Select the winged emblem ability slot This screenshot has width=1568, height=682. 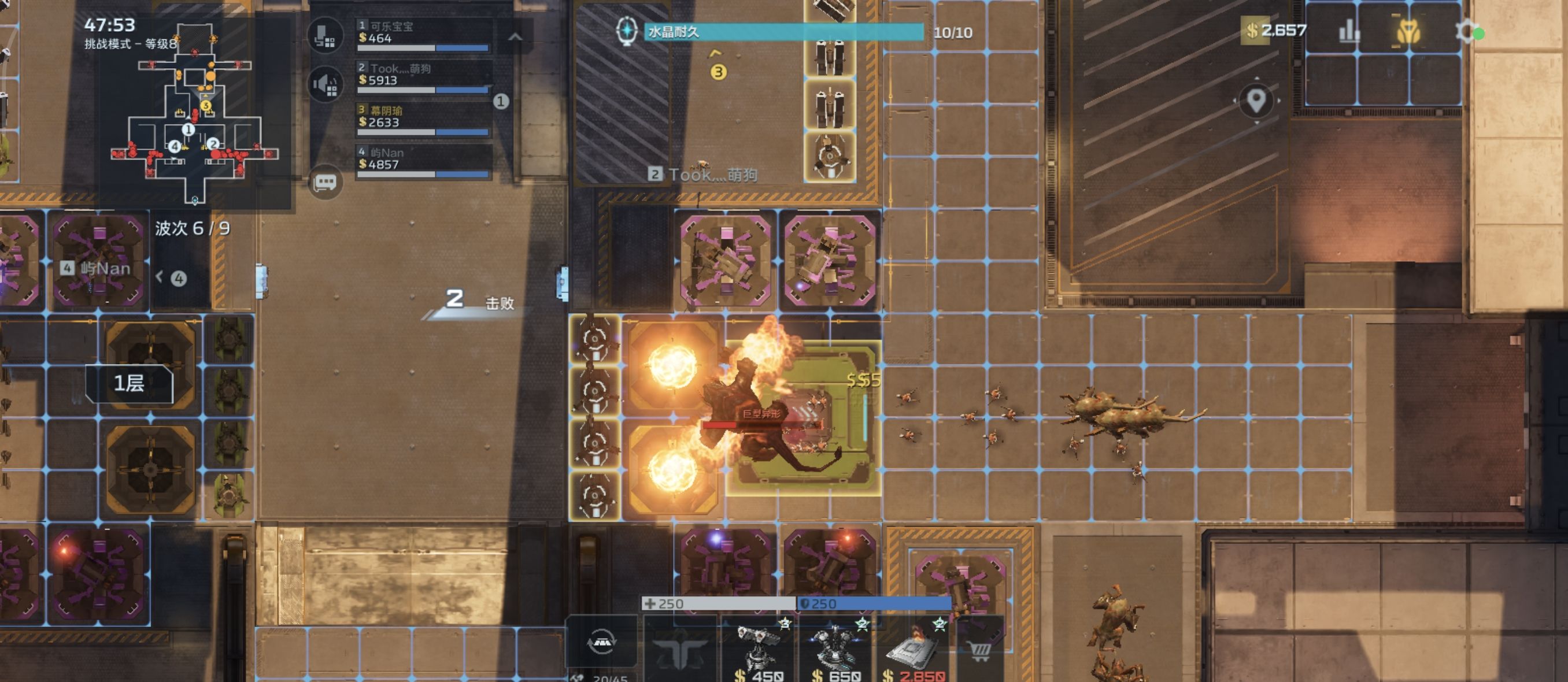pos(680,650)
